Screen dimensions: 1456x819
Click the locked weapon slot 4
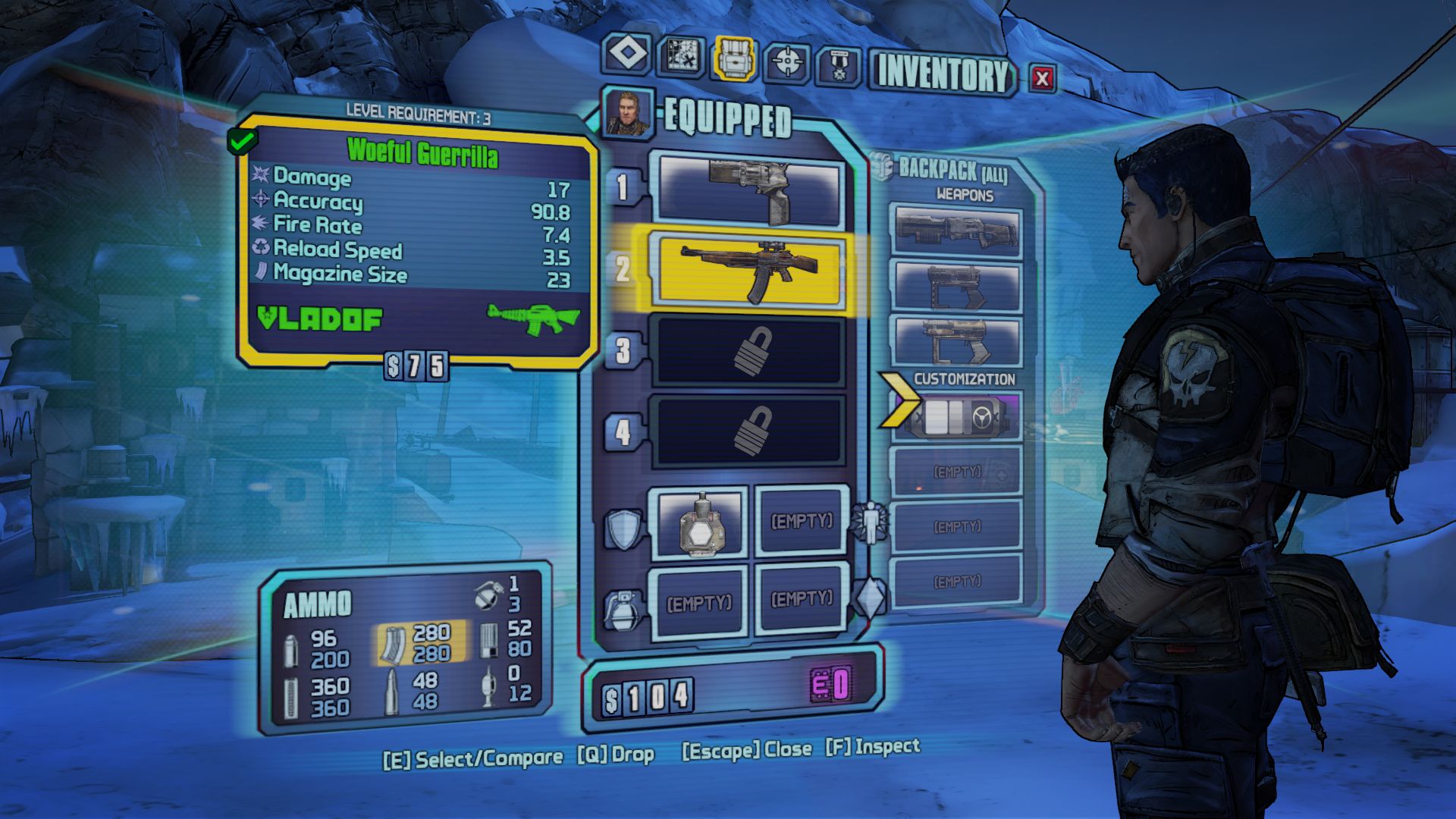point(750,431)
